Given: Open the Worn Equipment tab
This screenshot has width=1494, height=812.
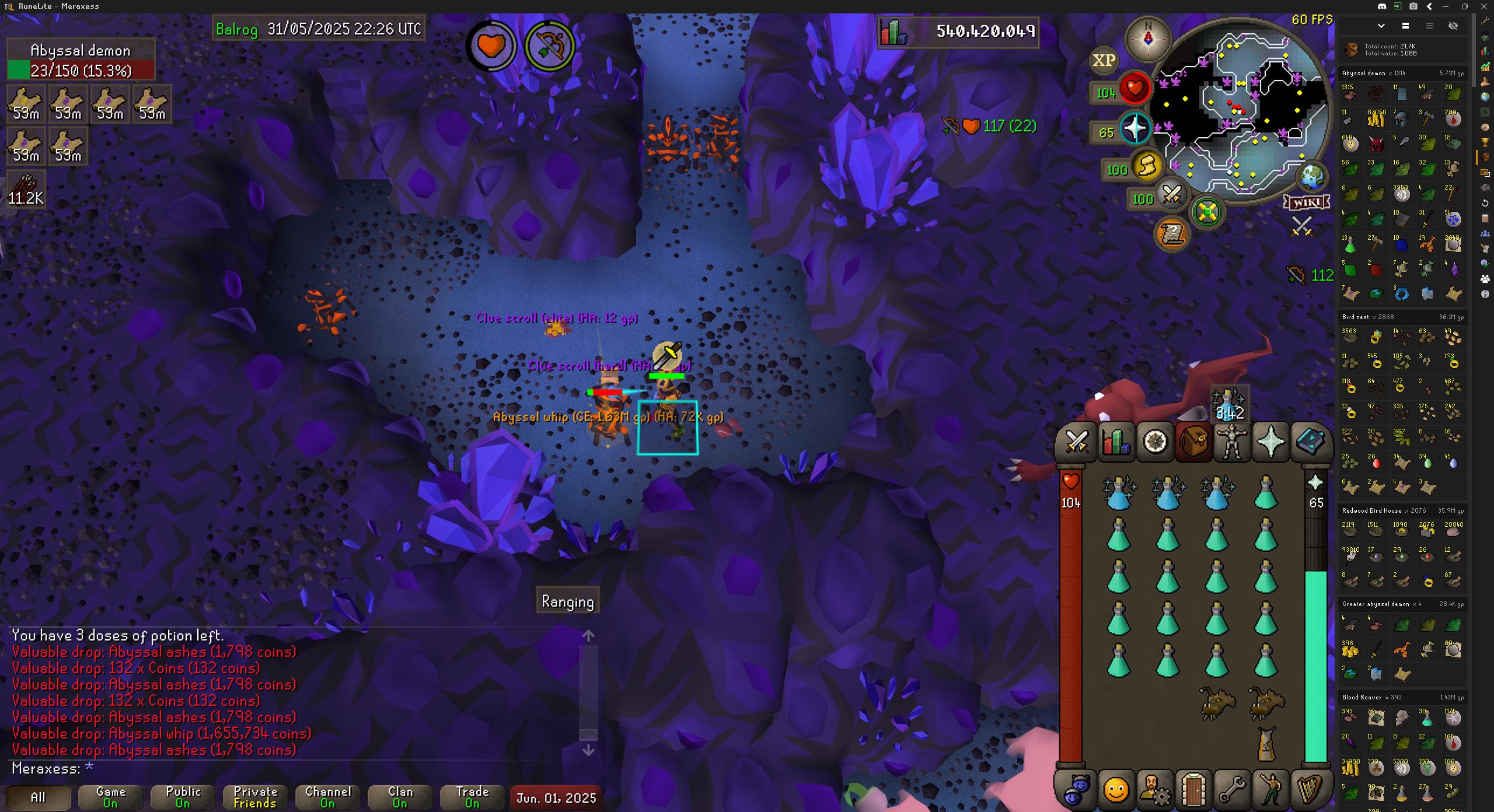Looking at the screenshot, I should [1232, 442].
